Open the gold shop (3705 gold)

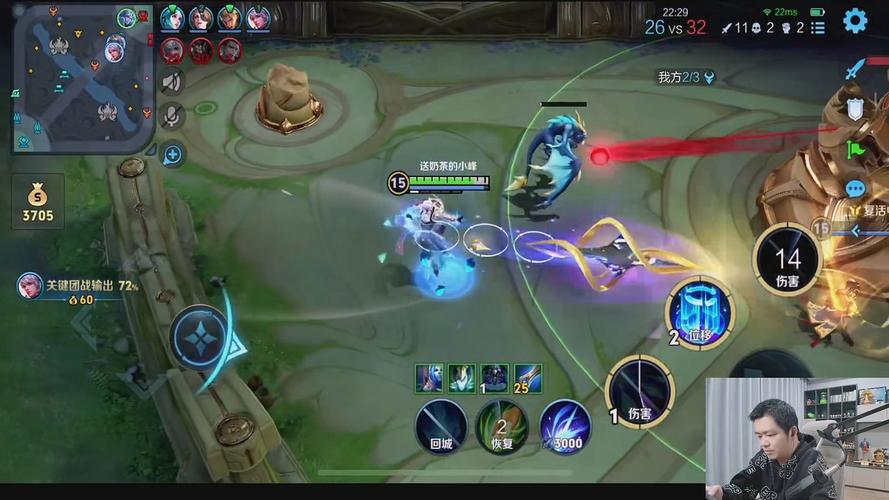tap(39, 201)
